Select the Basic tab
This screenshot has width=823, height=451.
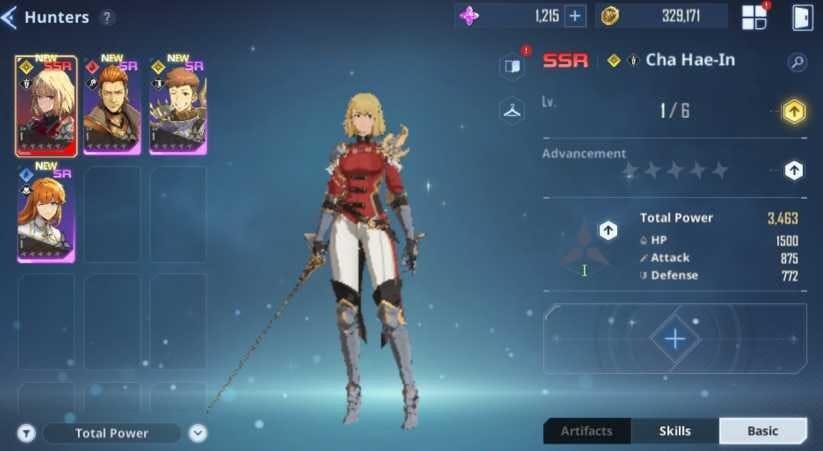click(763, 431)
